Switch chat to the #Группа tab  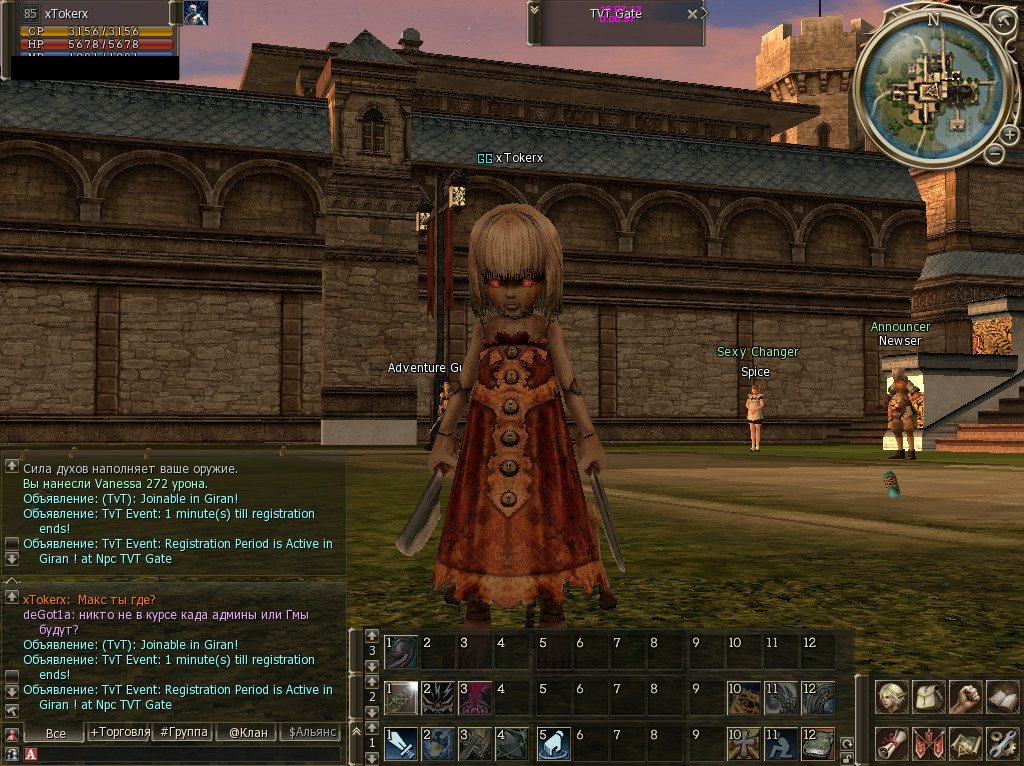coord(185,733)
